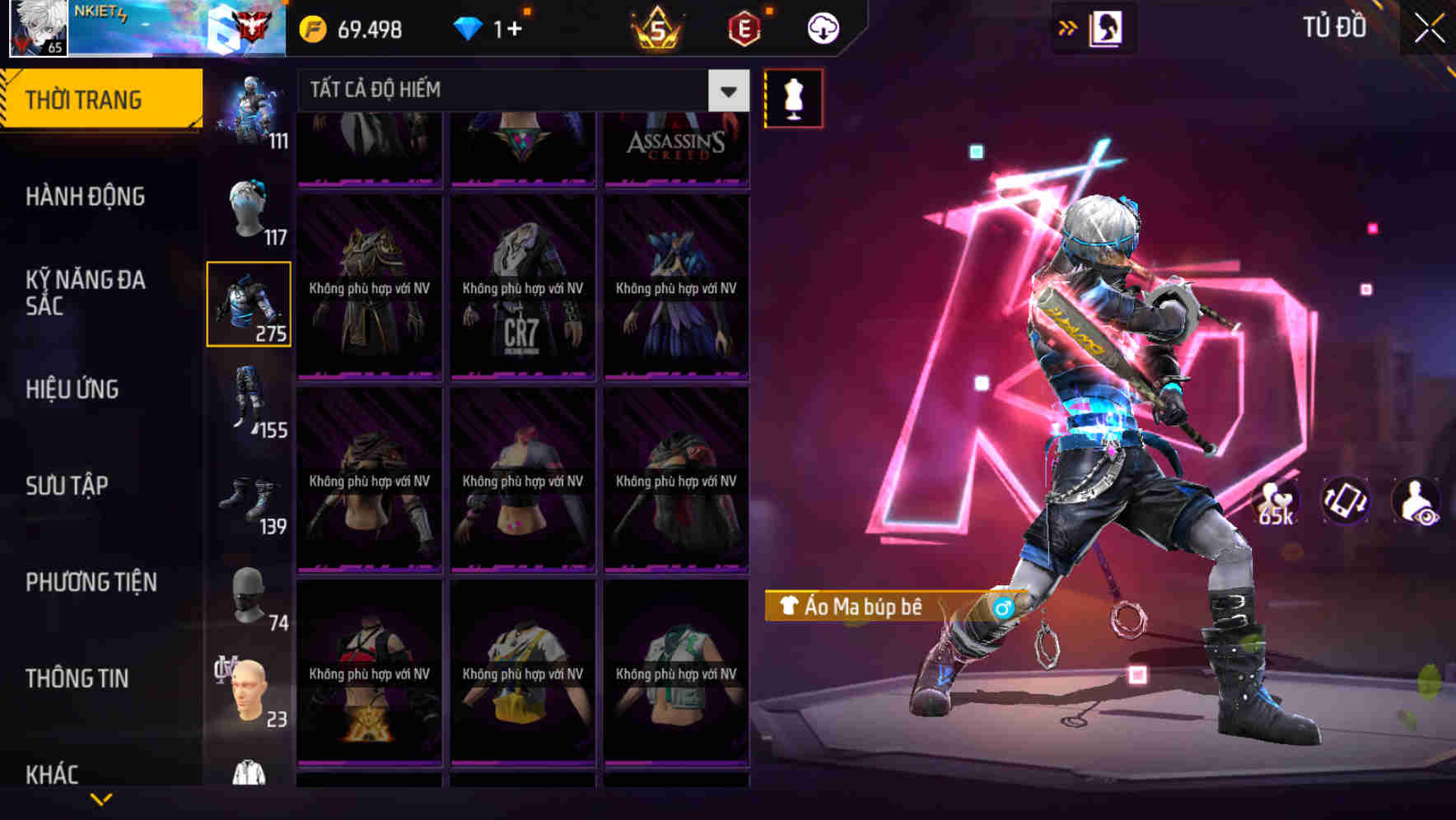The image size is (1456, 820).
Task: Click the cloud download icon at top
Action: 822,27
